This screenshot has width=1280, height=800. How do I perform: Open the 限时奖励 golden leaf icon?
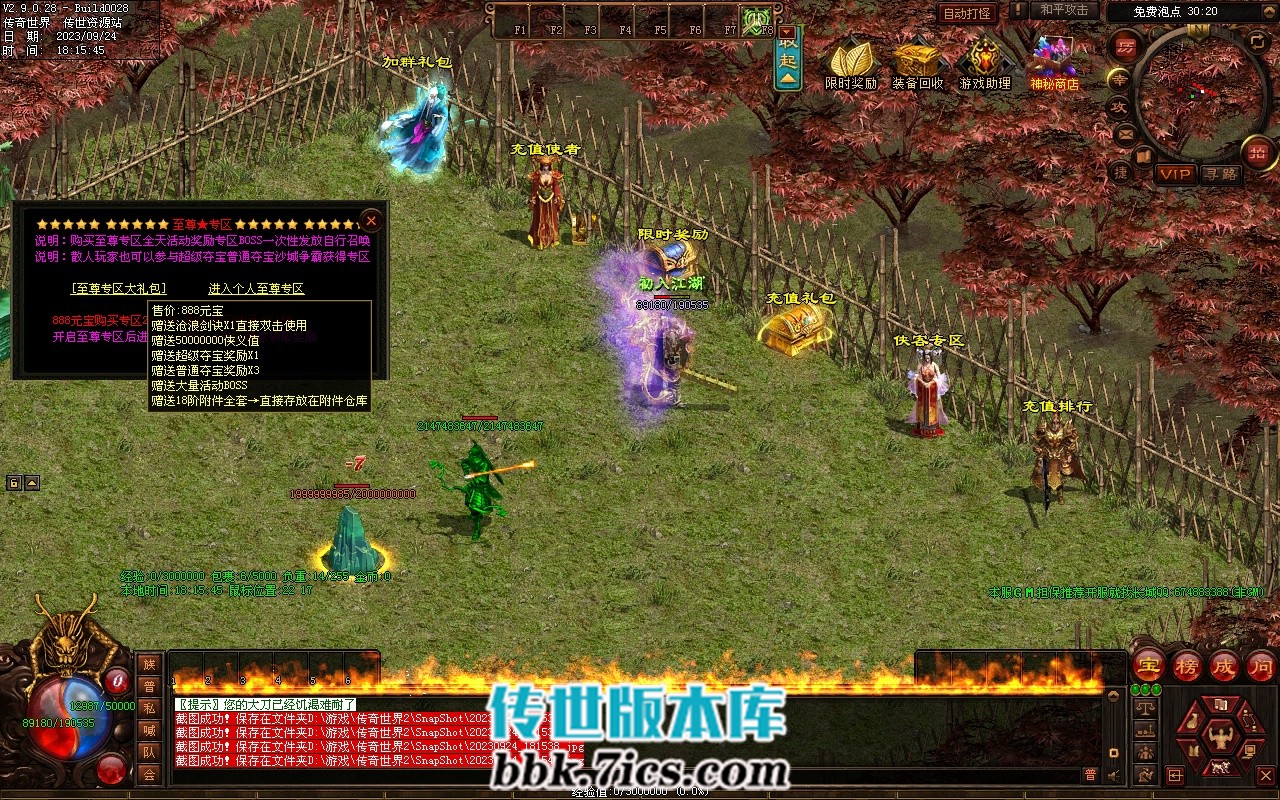click(x=851, y=62)
